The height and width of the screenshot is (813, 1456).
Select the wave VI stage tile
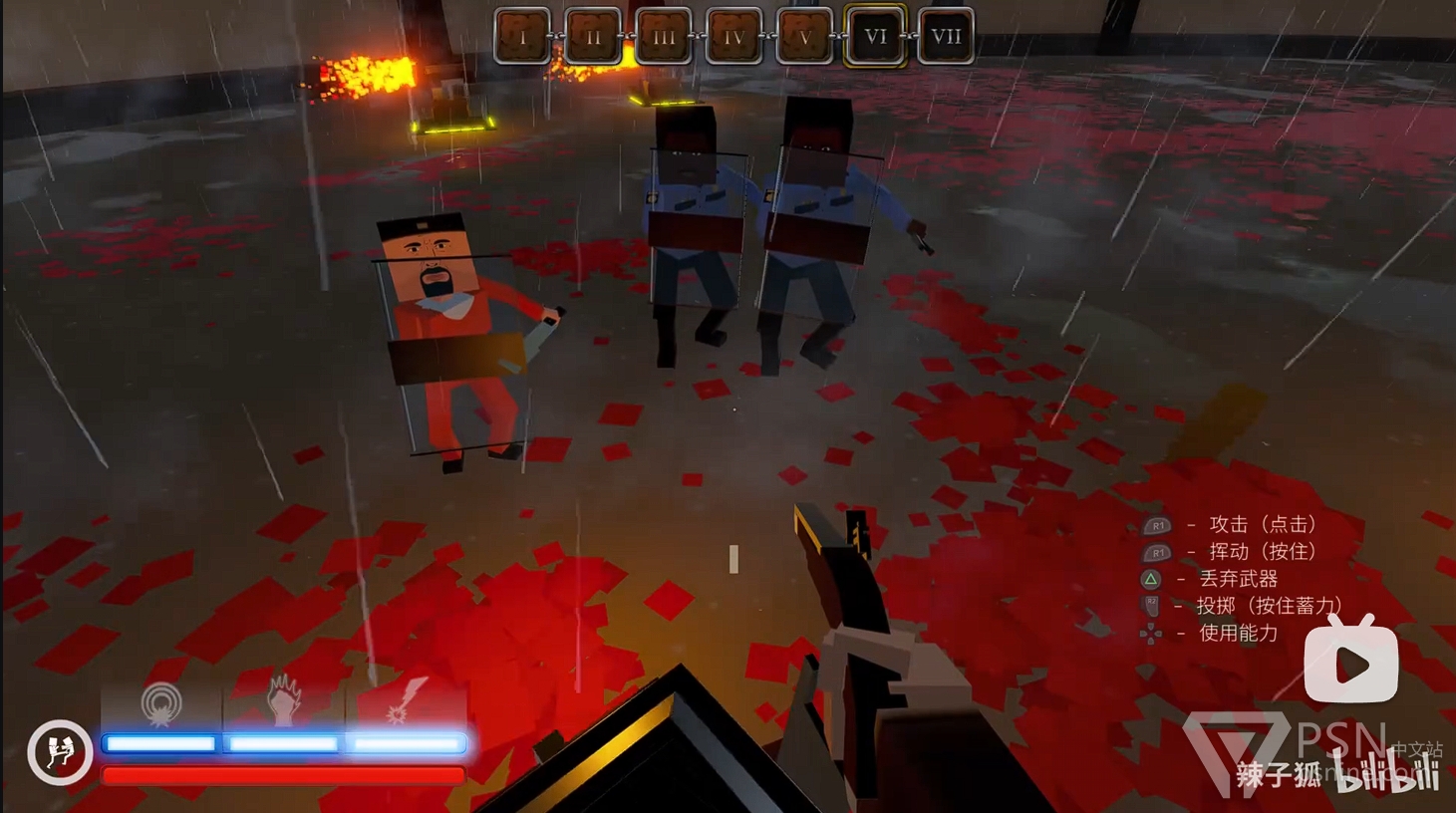[875, 37]
